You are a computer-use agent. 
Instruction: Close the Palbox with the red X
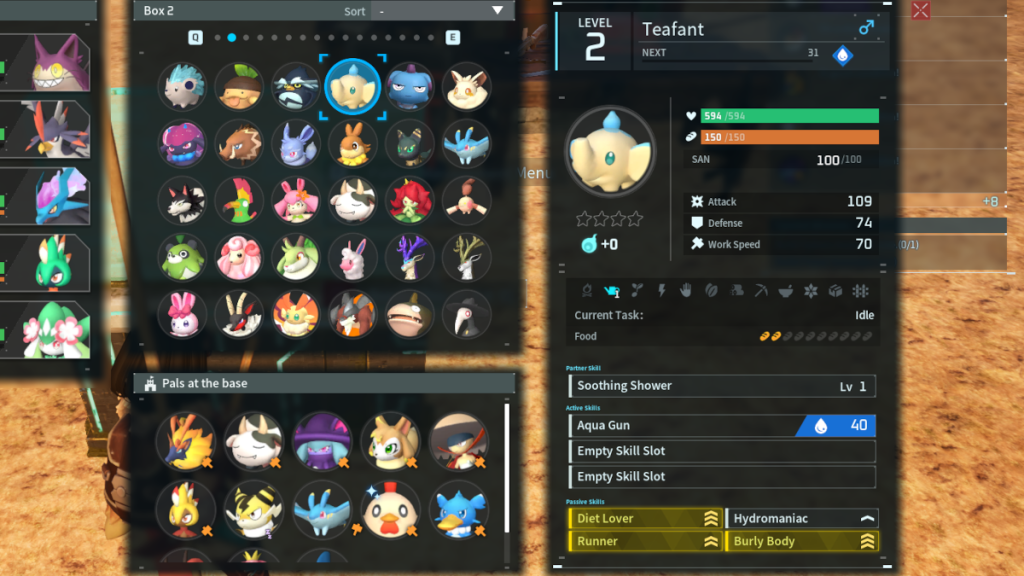point(921,11)
